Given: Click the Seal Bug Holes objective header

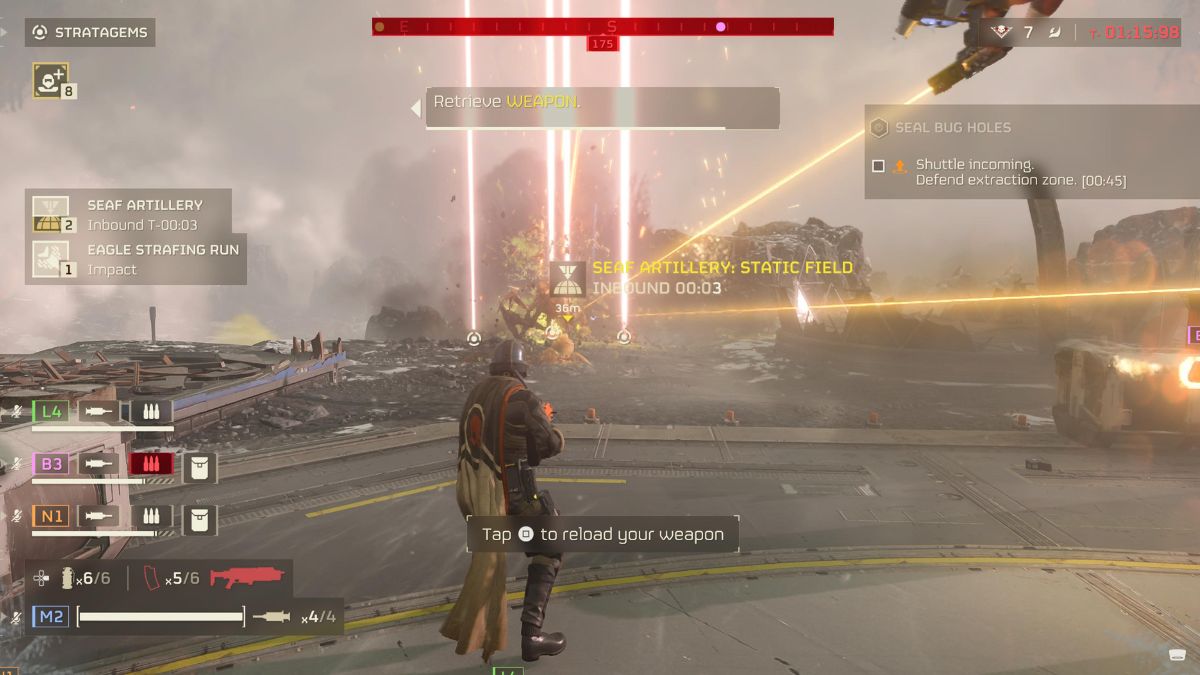Looking at the screenshot, I should (951, 127).
